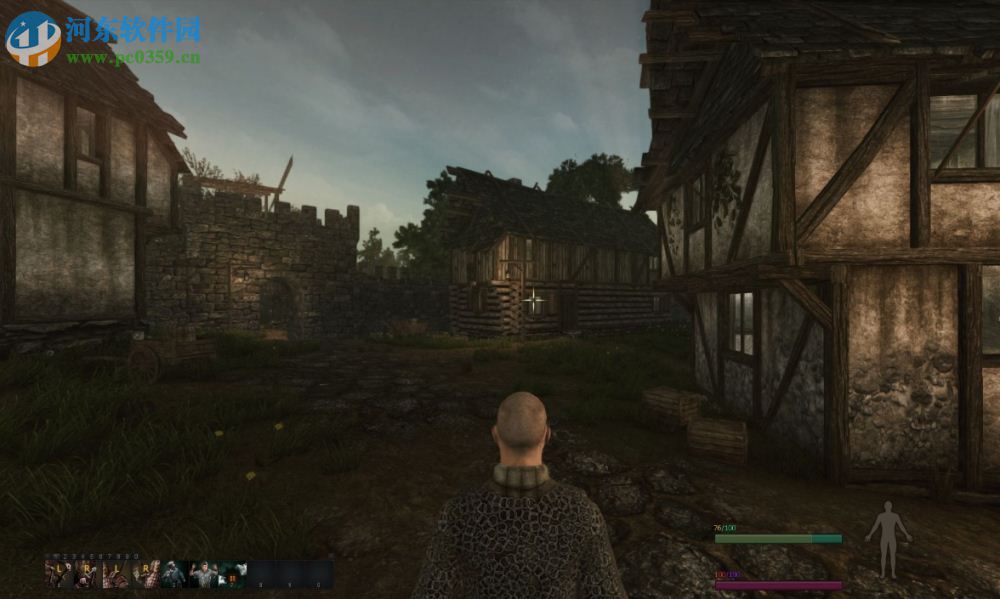Pick the fifth hotbar slot with dark armored figure
Image resolution: width=1000 pixels, height=599 pixels.
tap(174, 573)
